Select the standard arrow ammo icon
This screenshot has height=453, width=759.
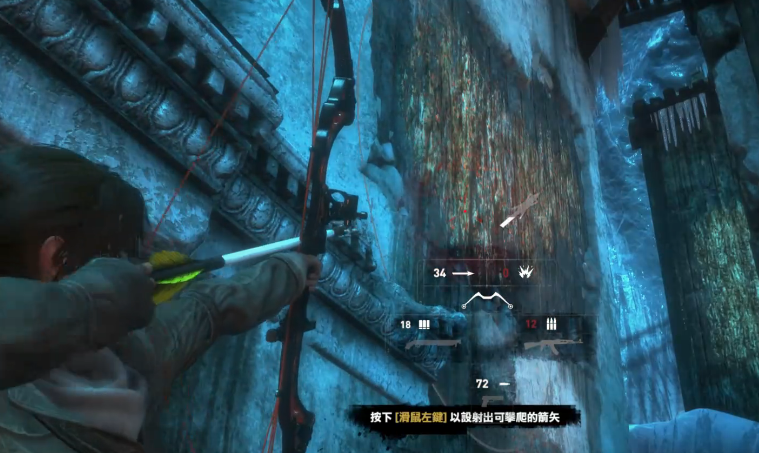(x=461, y=272)
